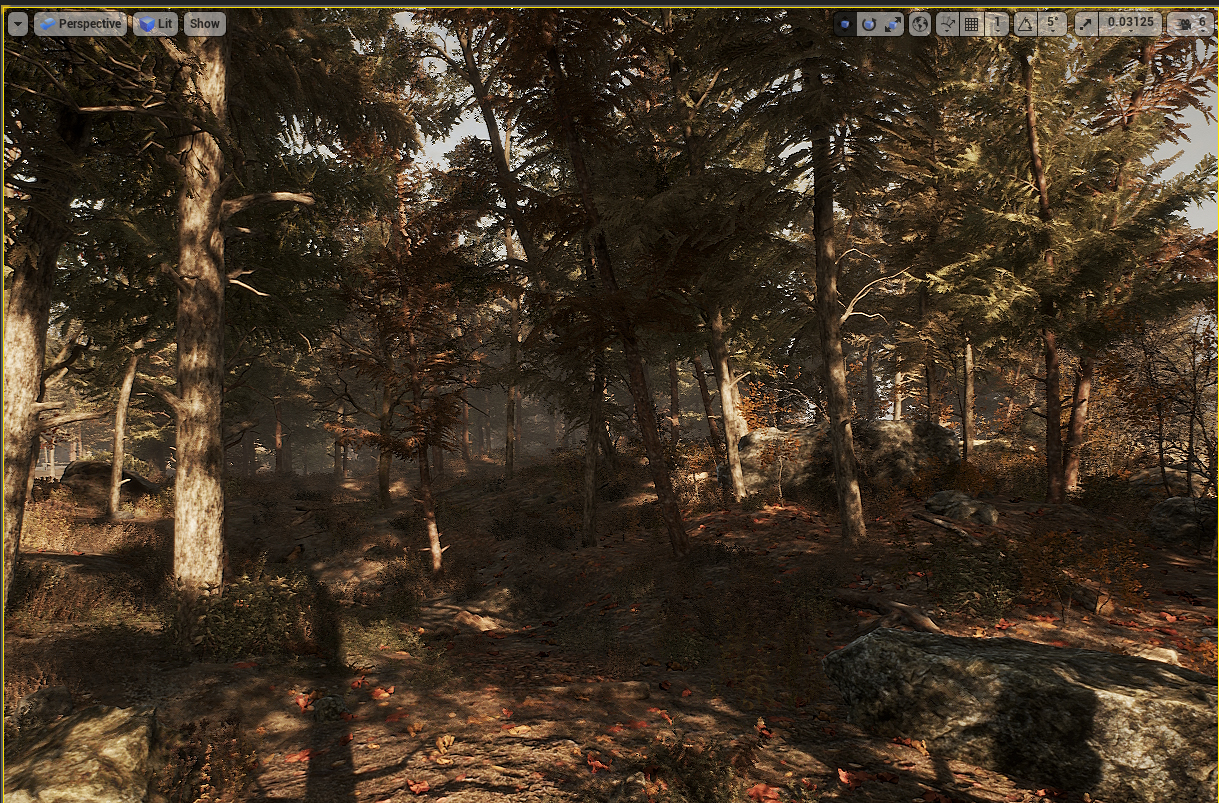Select the translate transform tool

coord(845,24)
